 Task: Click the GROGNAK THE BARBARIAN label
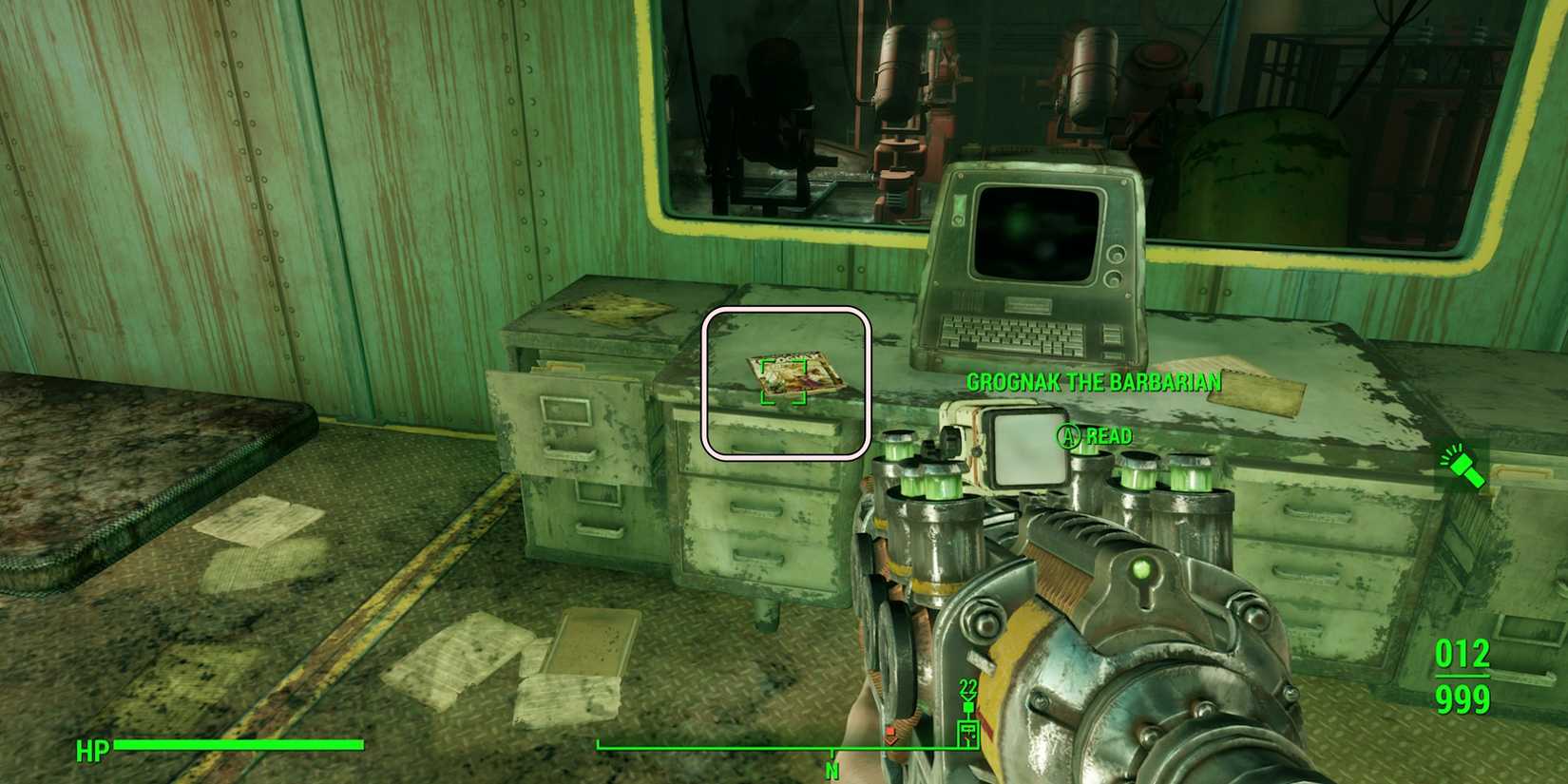tap(1093, 382)
